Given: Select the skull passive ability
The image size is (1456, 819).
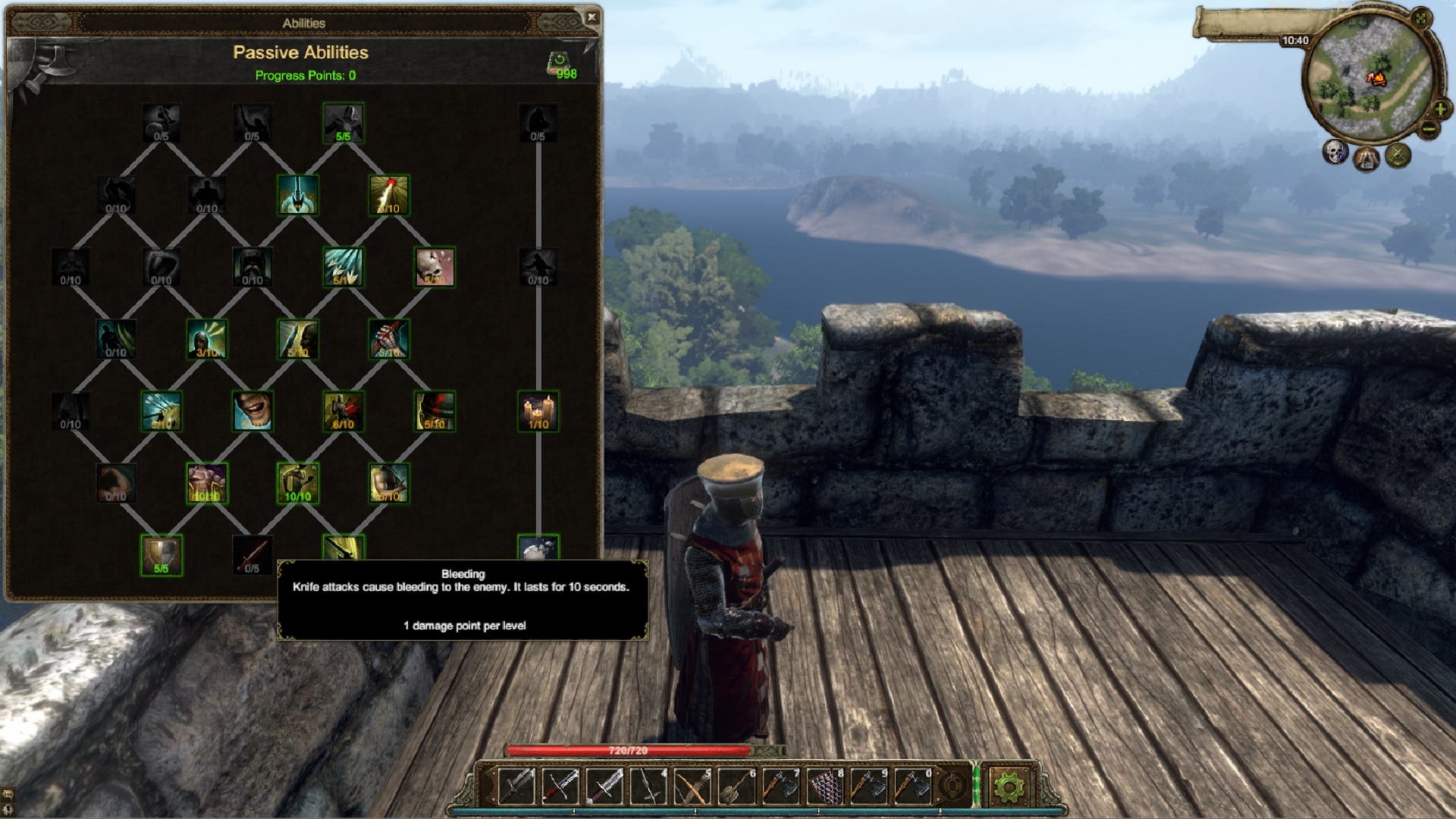Looking at the screenshot, I should click(x=435, y=267).
